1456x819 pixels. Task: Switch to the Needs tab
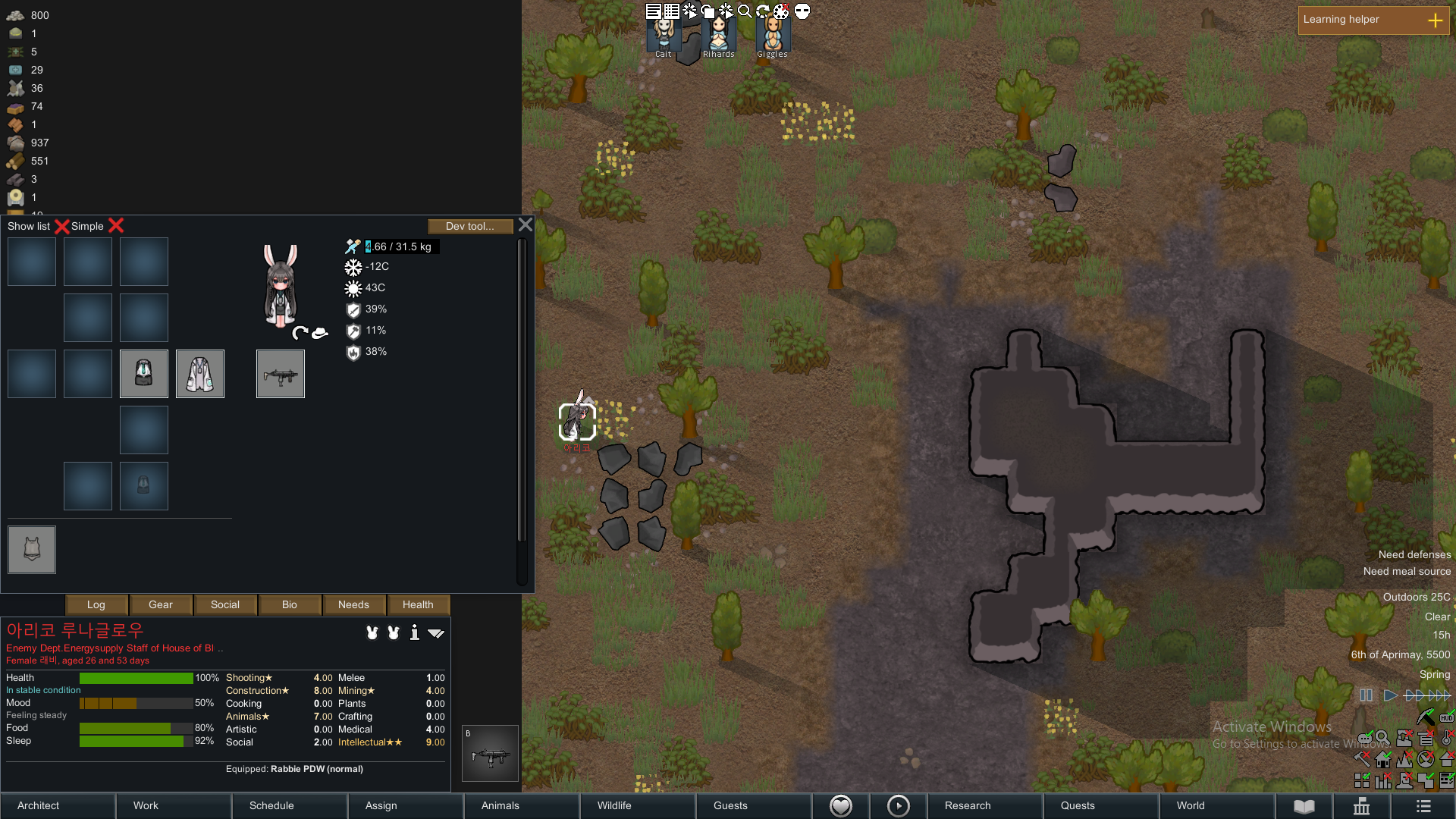353,604
